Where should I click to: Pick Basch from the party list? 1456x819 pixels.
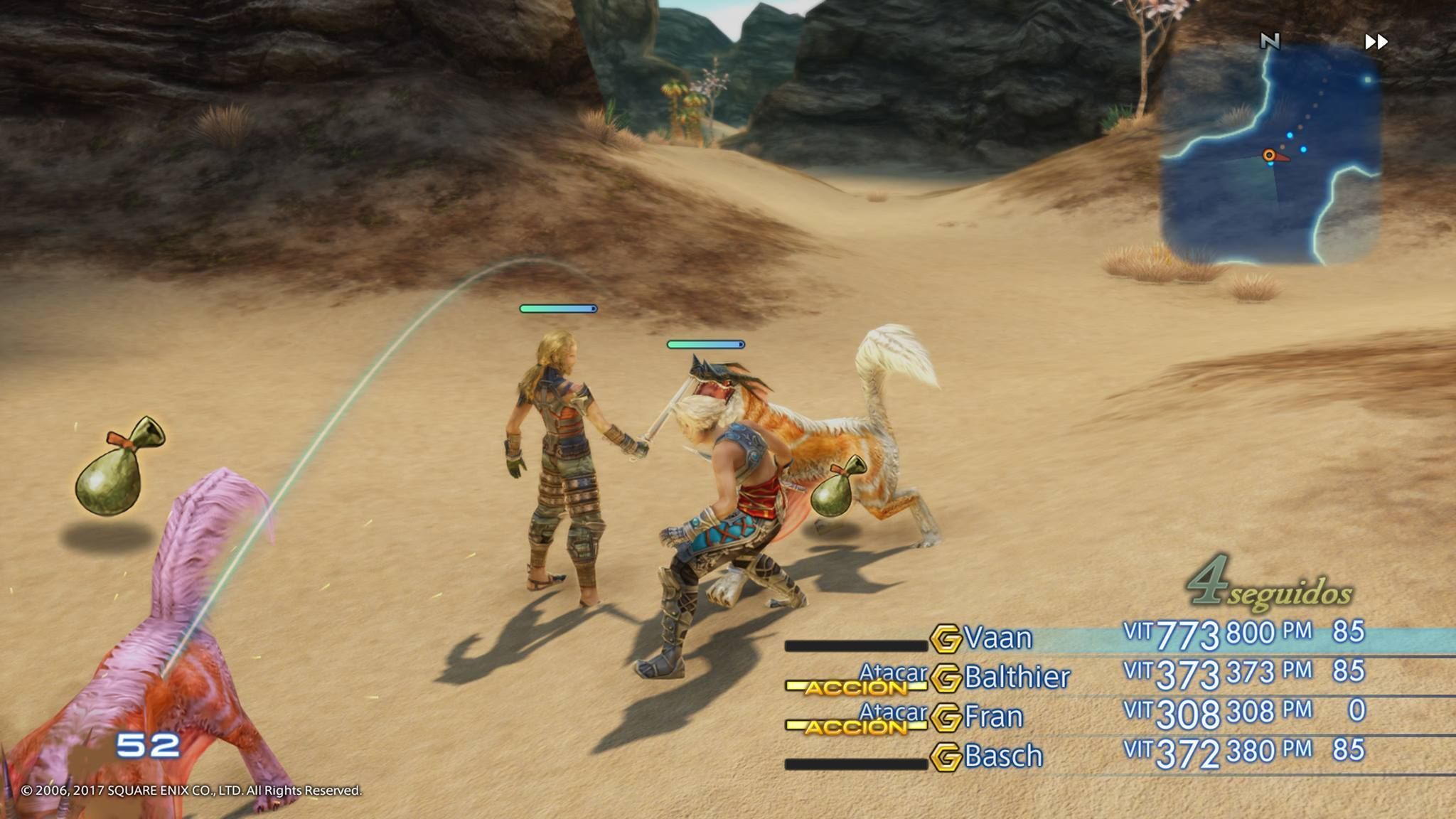[1003, 756]
